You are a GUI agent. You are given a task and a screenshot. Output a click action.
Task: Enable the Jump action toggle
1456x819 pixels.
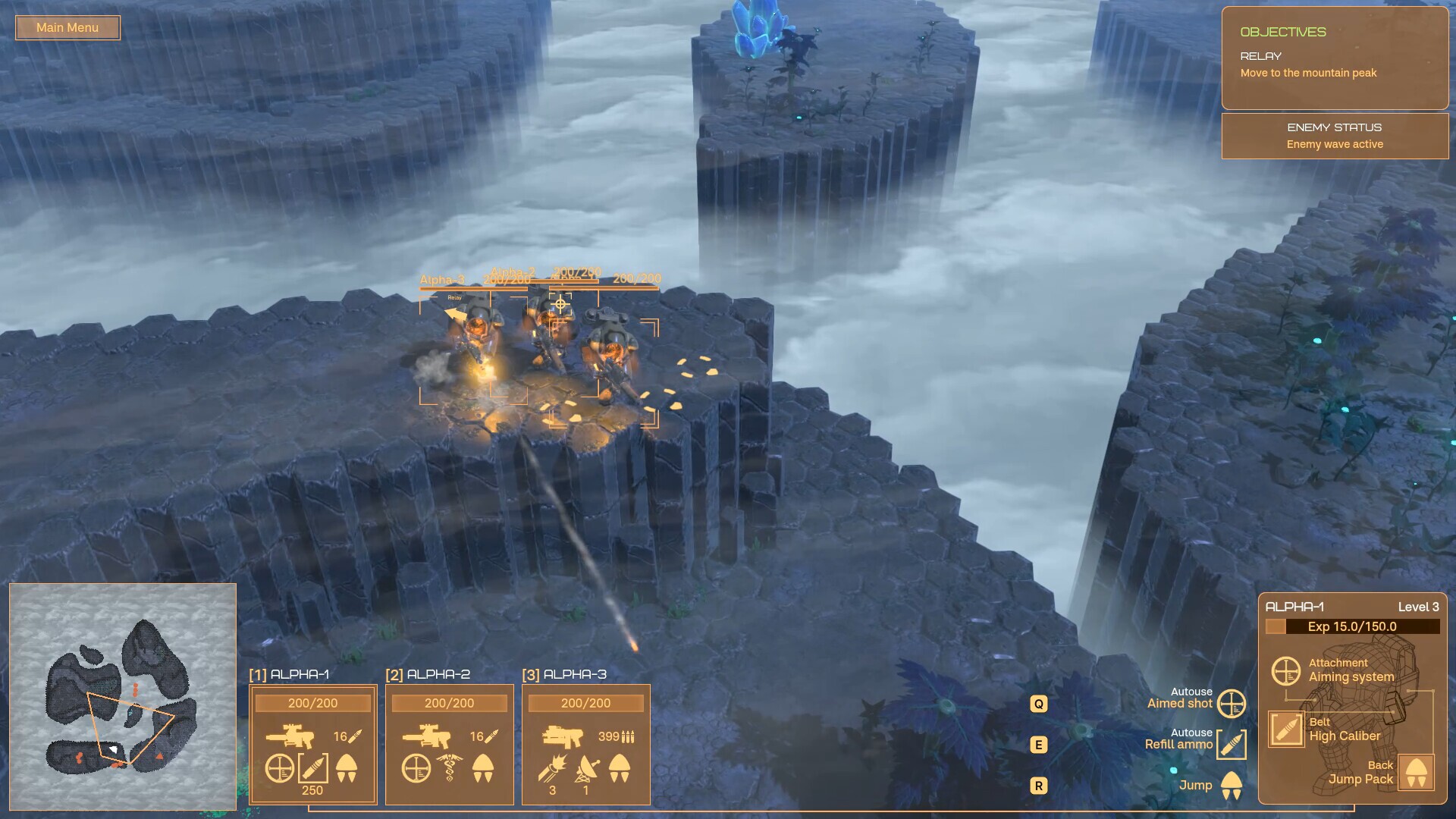(1232, 785)
